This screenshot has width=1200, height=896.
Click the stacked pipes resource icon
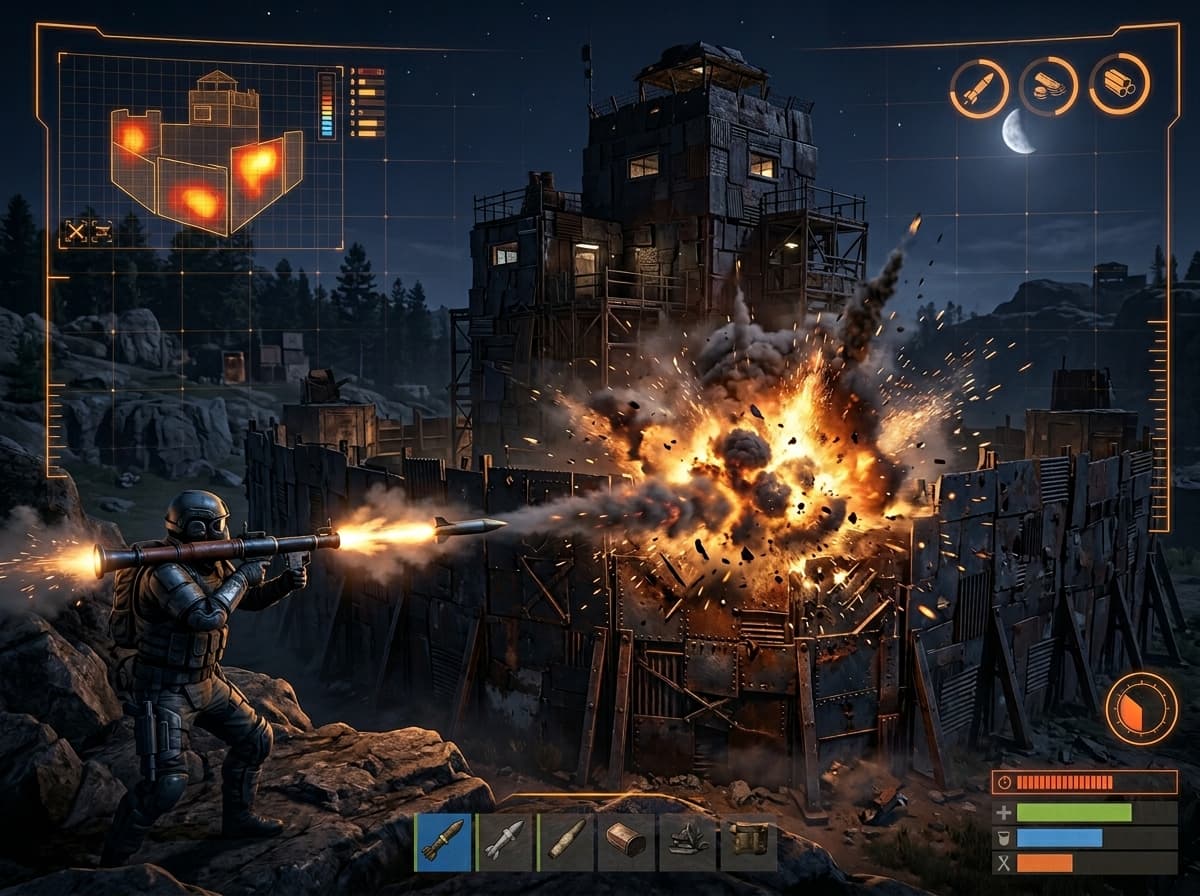pyautogui.click(x=1119, y=84)
